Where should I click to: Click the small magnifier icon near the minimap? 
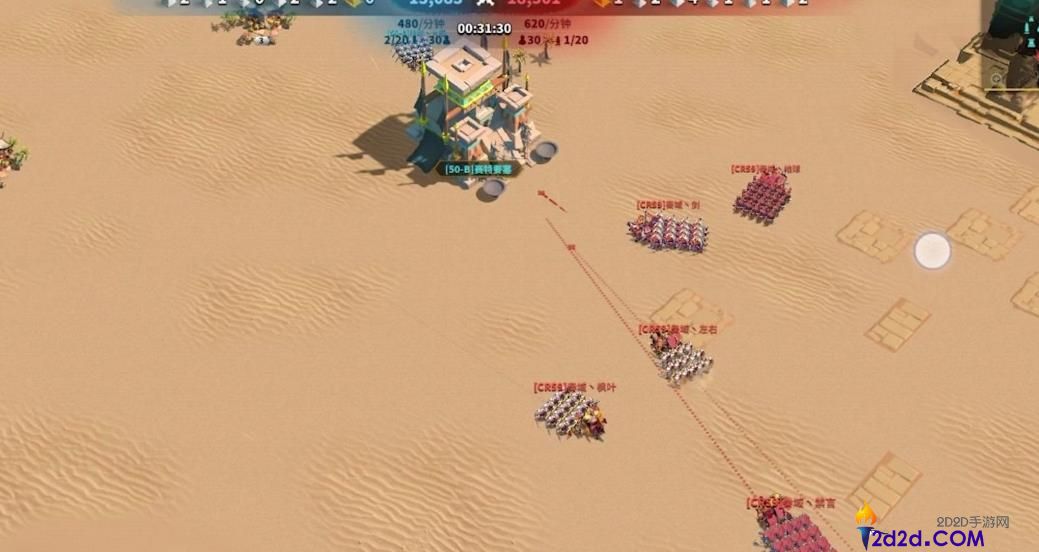click(x=997, y=78)
